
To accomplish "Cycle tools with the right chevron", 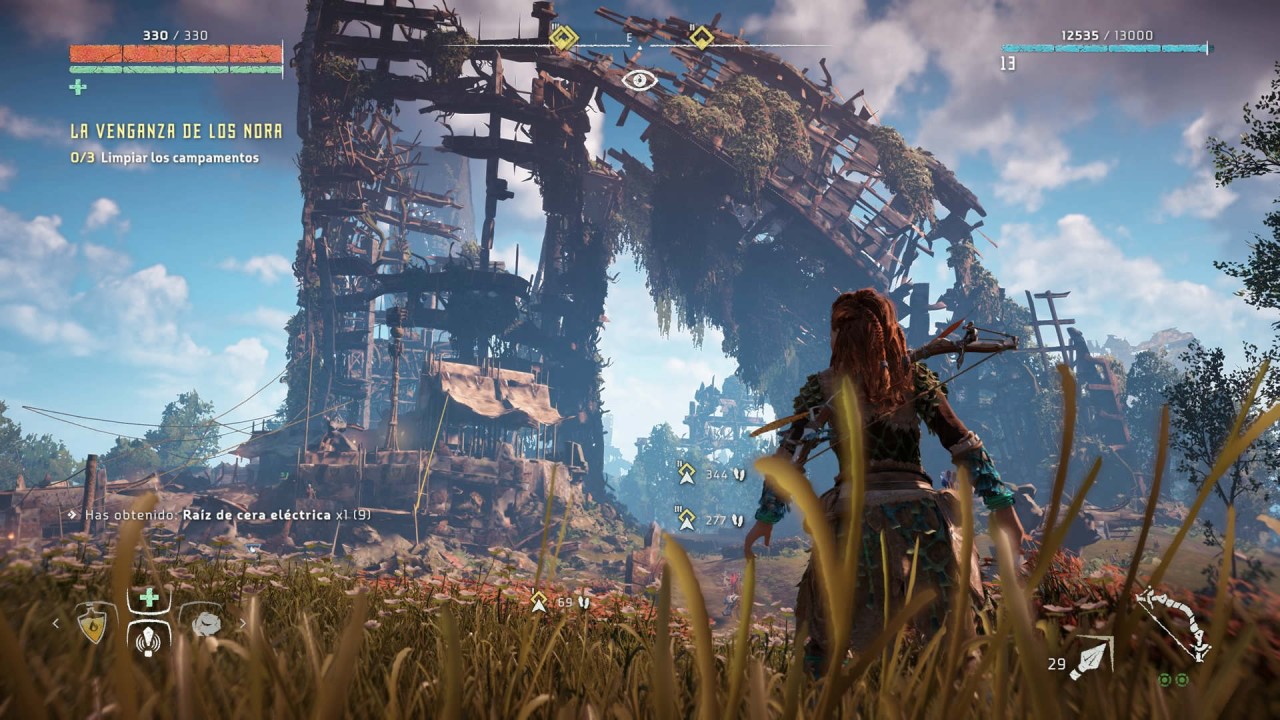I will point(242,624).
